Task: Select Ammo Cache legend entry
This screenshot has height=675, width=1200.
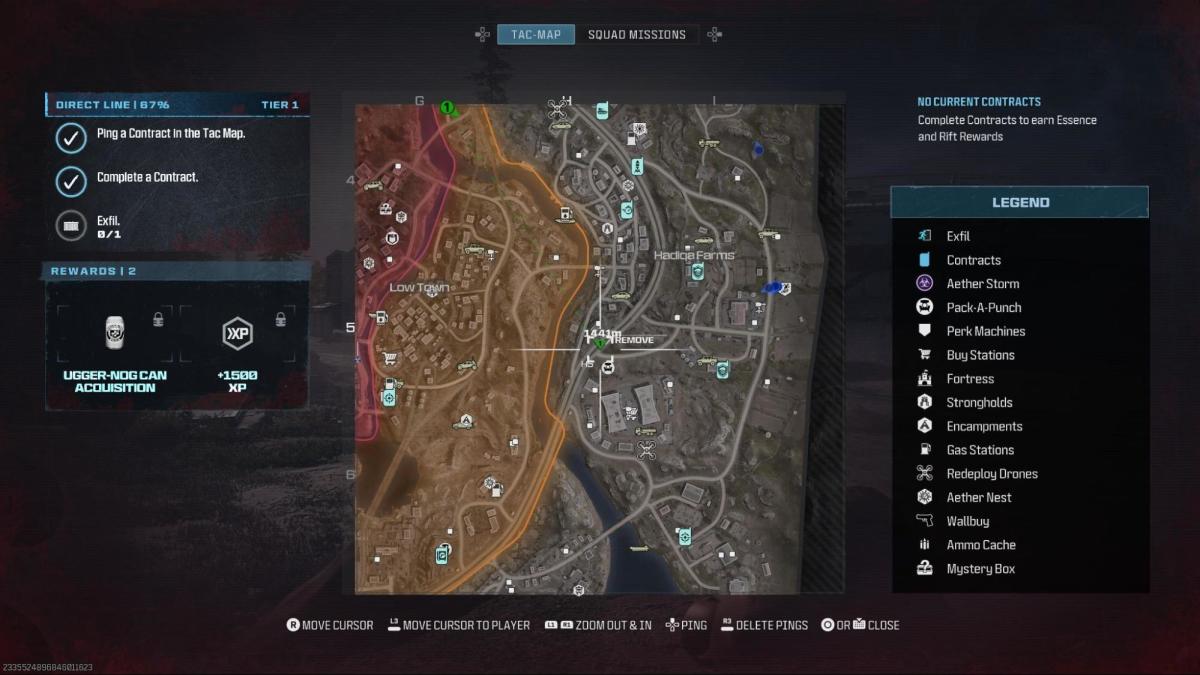Action: (980, 545)
